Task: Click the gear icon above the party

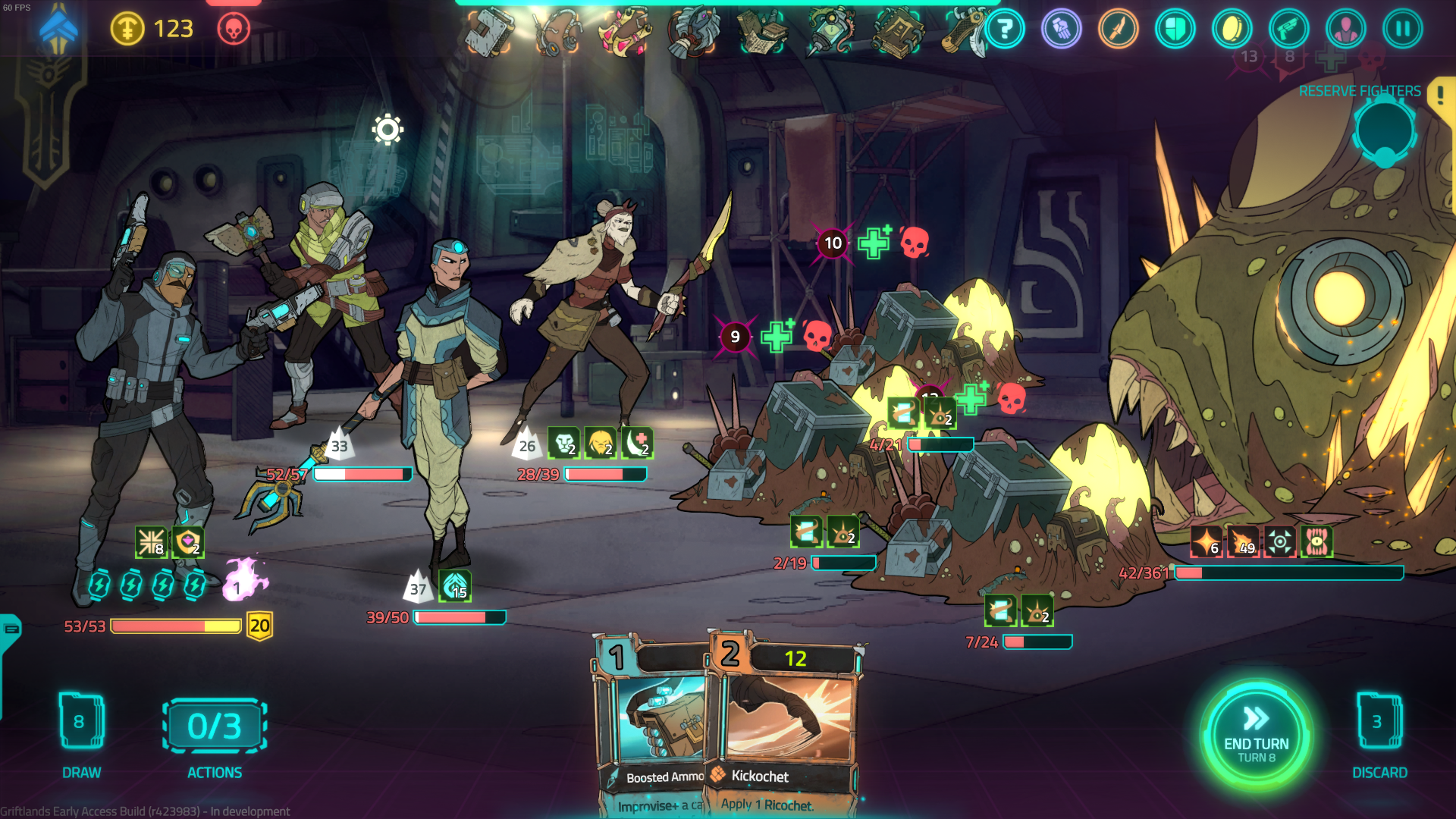Action: click(x=388, y=130)
